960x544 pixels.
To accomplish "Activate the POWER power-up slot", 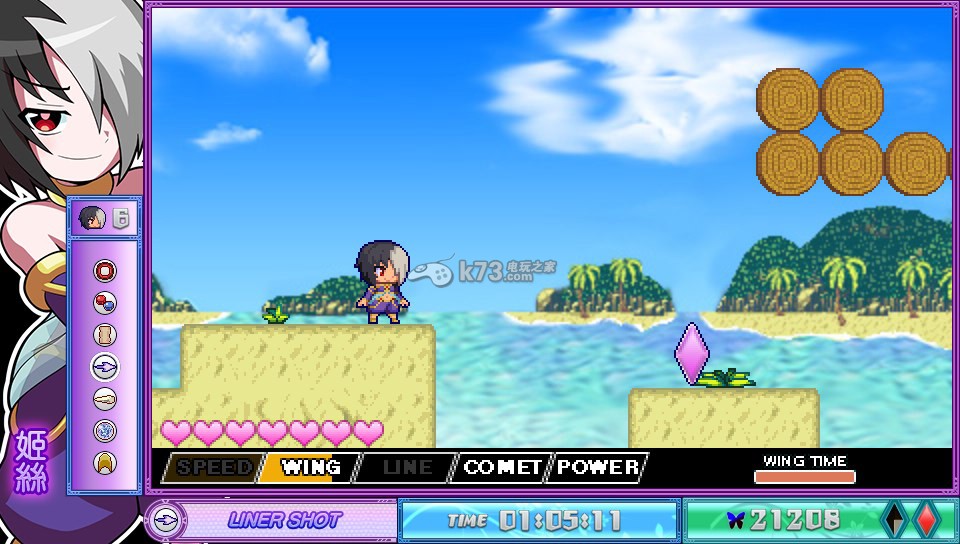I will click(x=598, y=467).
